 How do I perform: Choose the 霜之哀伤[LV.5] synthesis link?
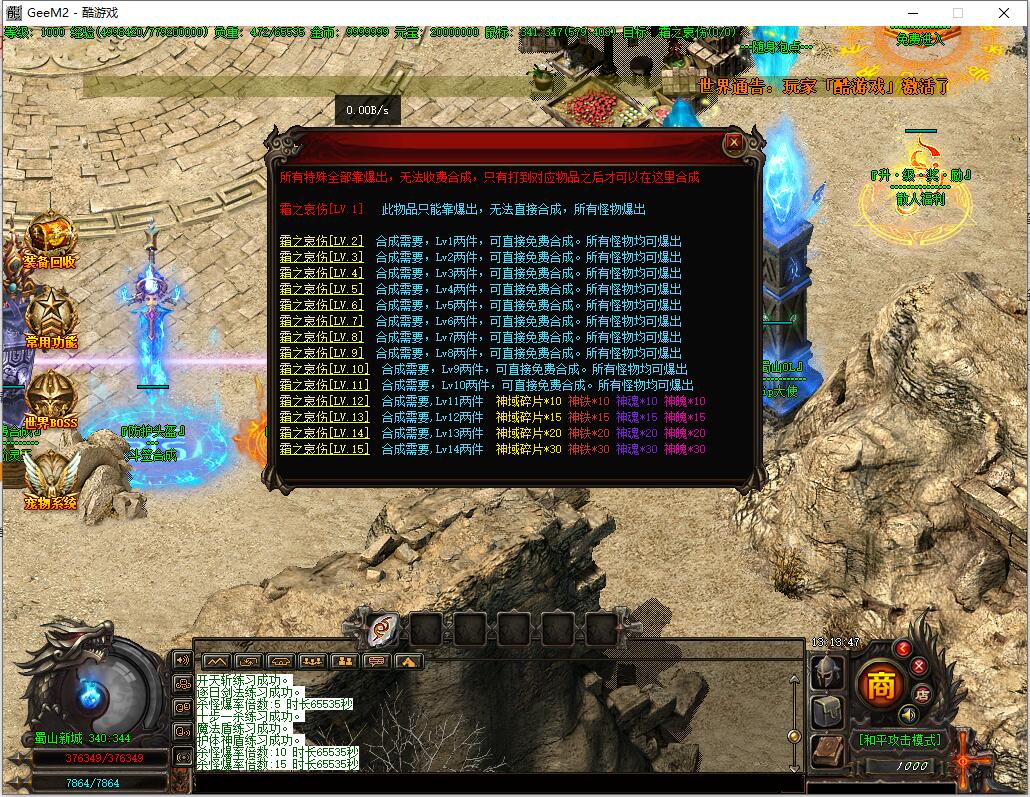pyautogui.click(x=321, y=289)
